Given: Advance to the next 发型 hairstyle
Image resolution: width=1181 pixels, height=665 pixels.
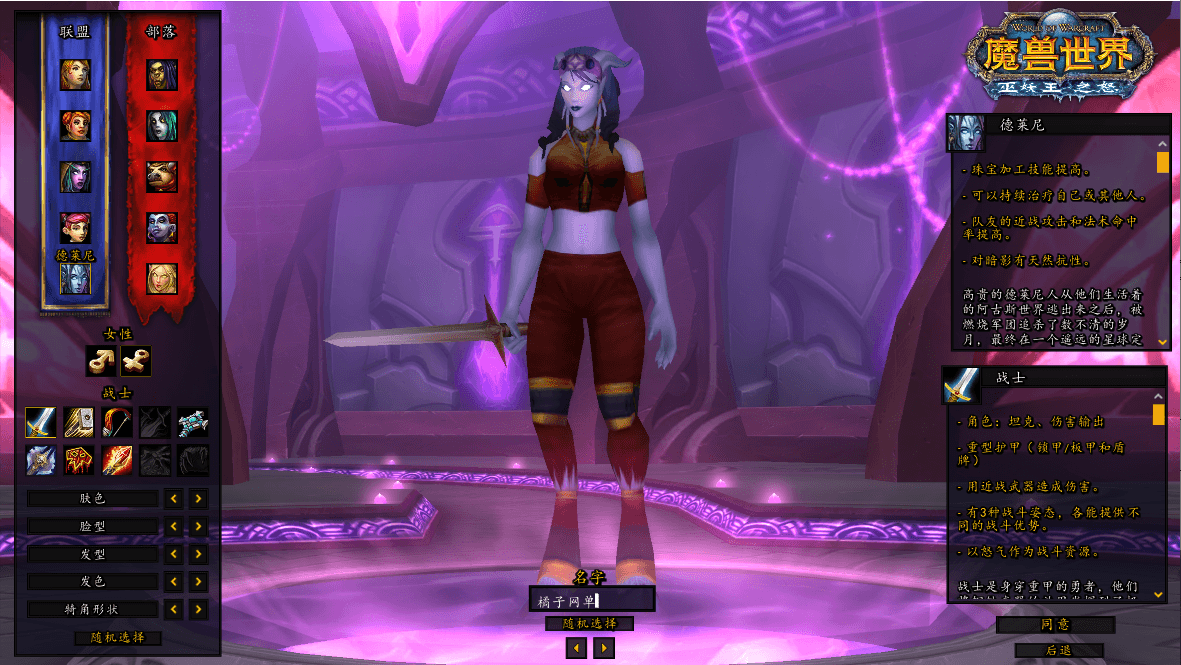Looking at the screenshot, I should pos(199,554).
